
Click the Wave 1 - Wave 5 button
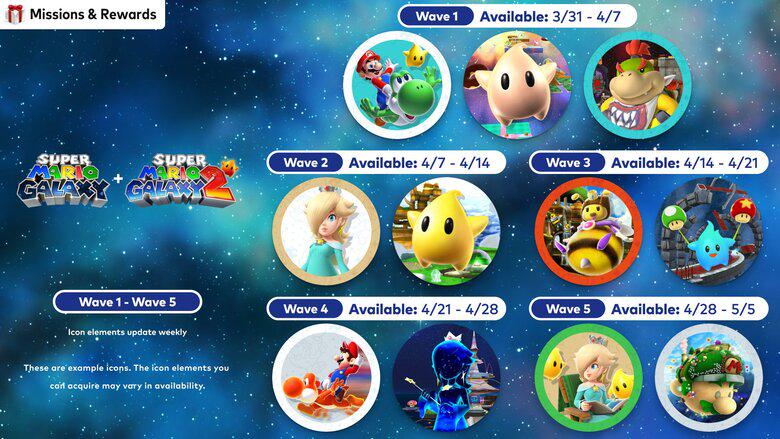(127, 302)
